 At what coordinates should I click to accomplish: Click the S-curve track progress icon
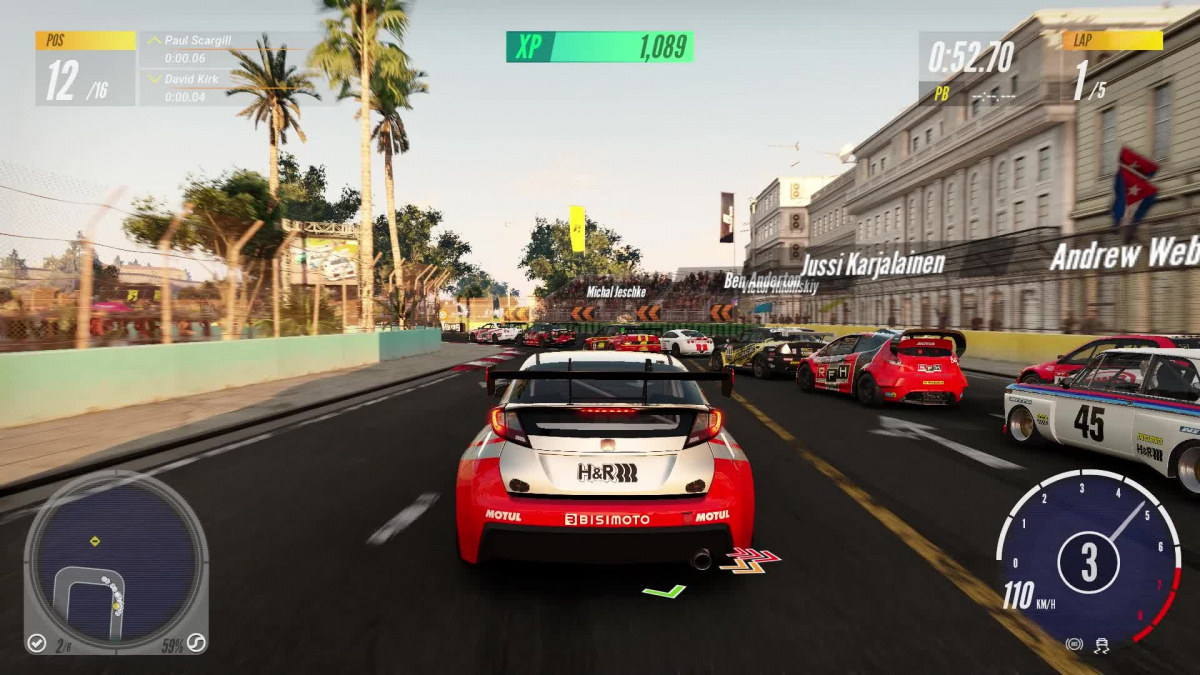[196, 643]
